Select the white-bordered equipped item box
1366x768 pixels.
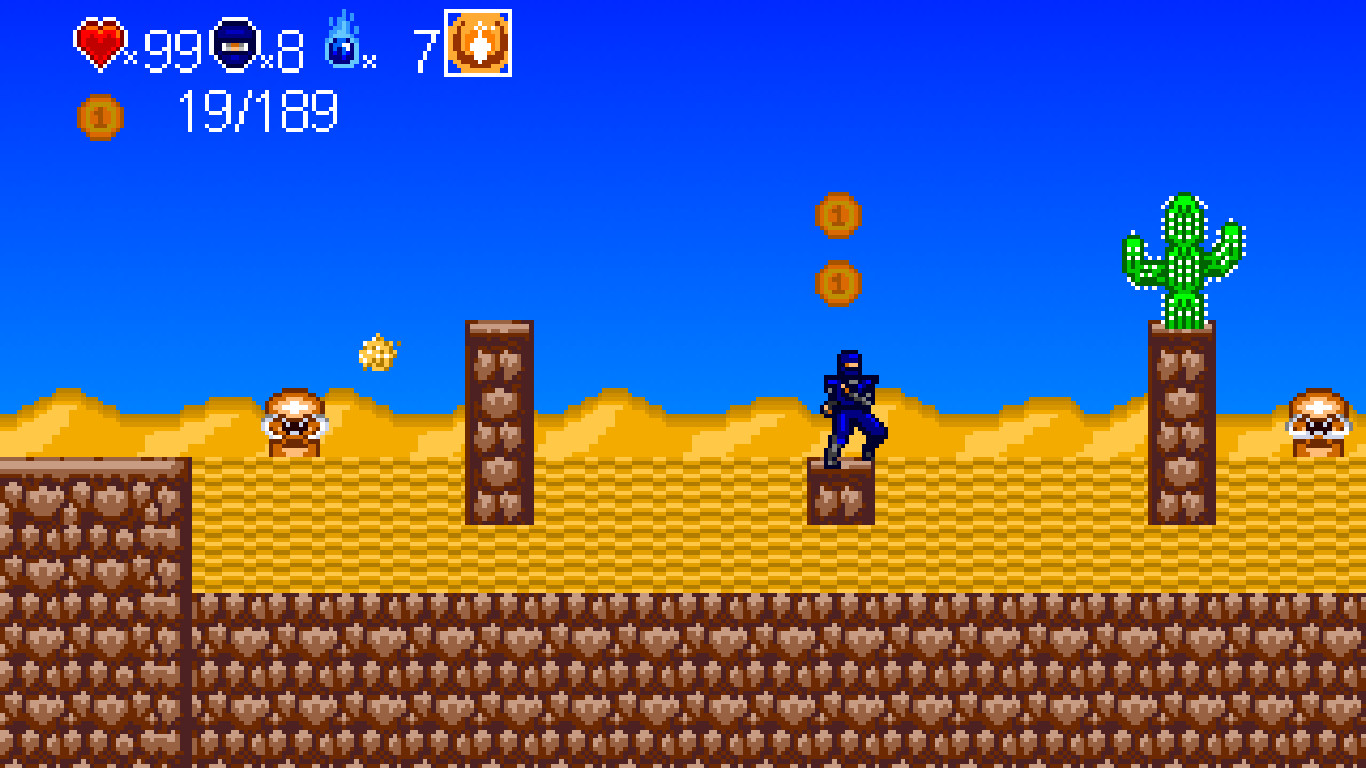[x=476, y=43]
